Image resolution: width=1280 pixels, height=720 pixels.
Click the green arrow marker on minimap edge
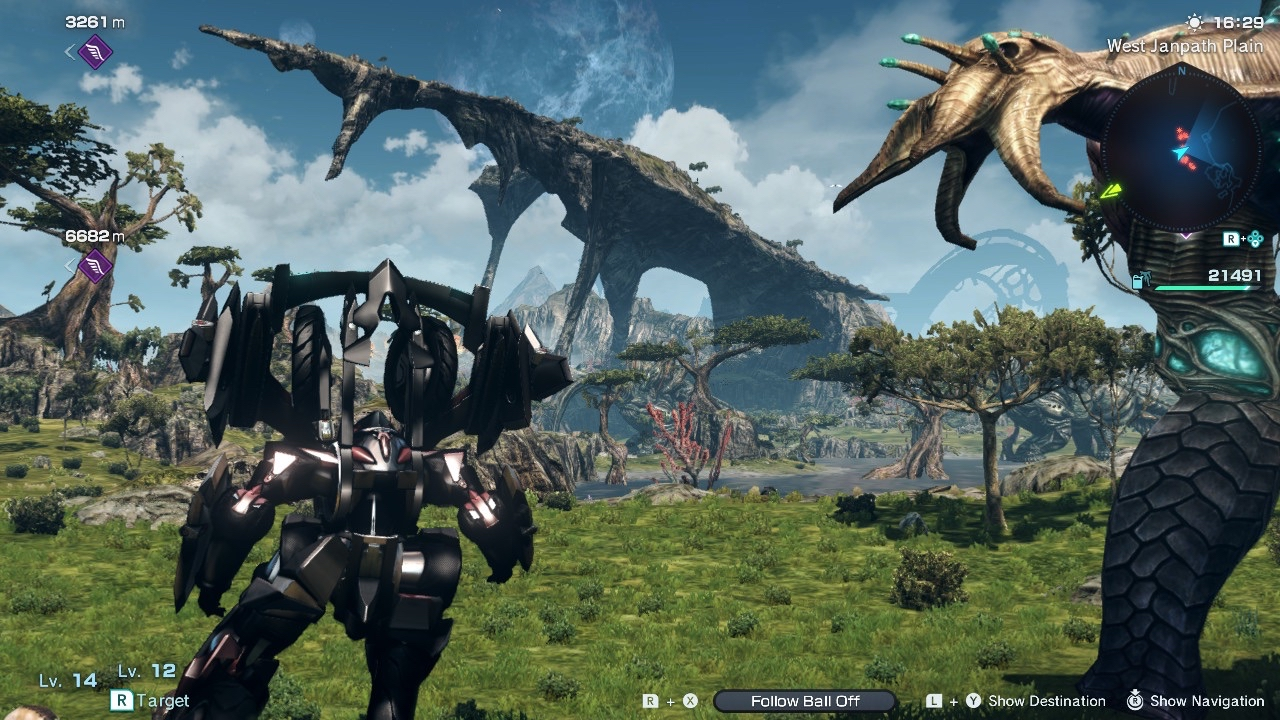pyautogui.click(x=1111, y=190)
